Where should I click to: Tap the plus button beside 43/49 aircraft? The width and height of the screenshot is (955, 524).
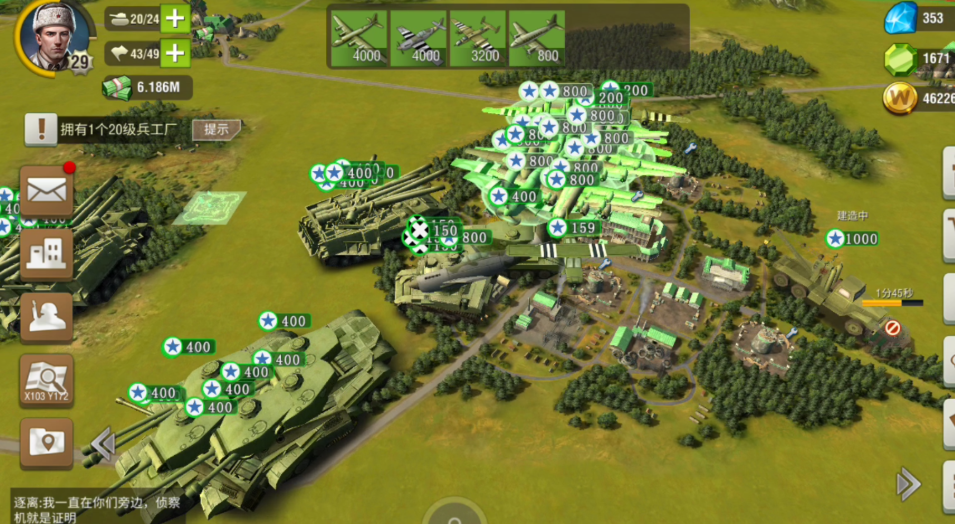point(175,53)
